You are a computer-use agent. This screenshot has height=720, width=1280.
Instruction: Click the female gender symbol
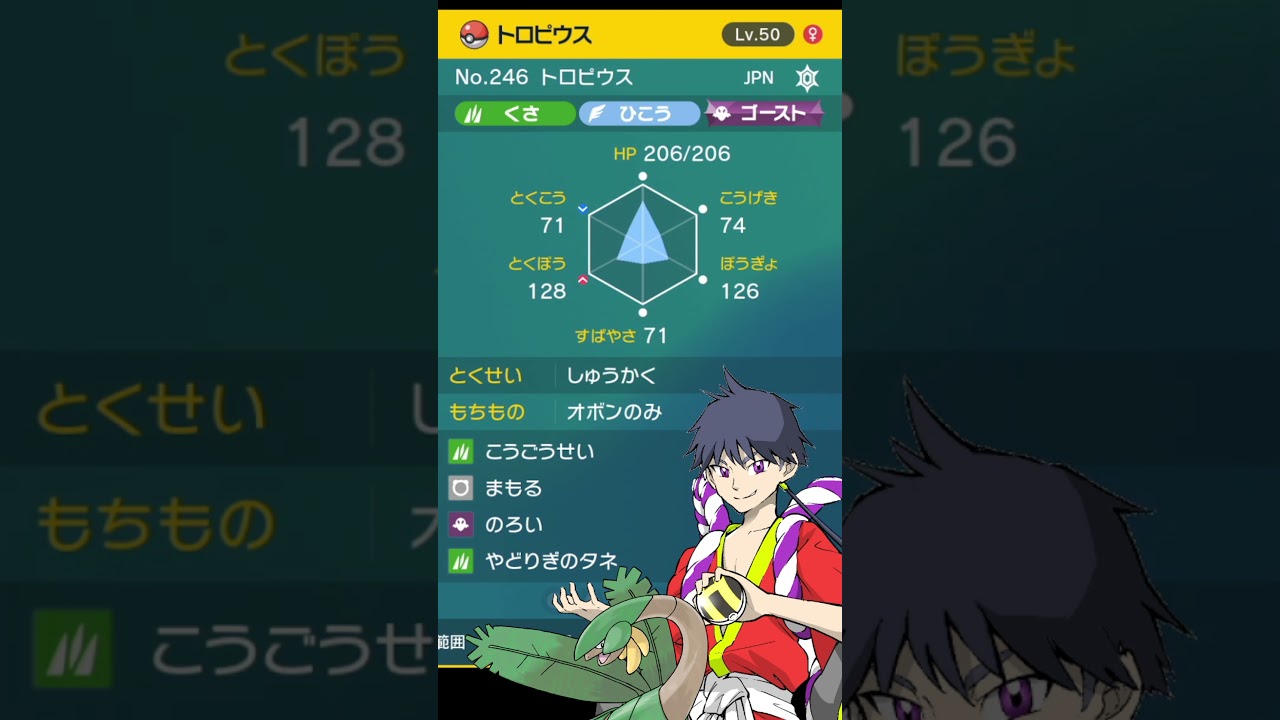click(x=812, y=34)
